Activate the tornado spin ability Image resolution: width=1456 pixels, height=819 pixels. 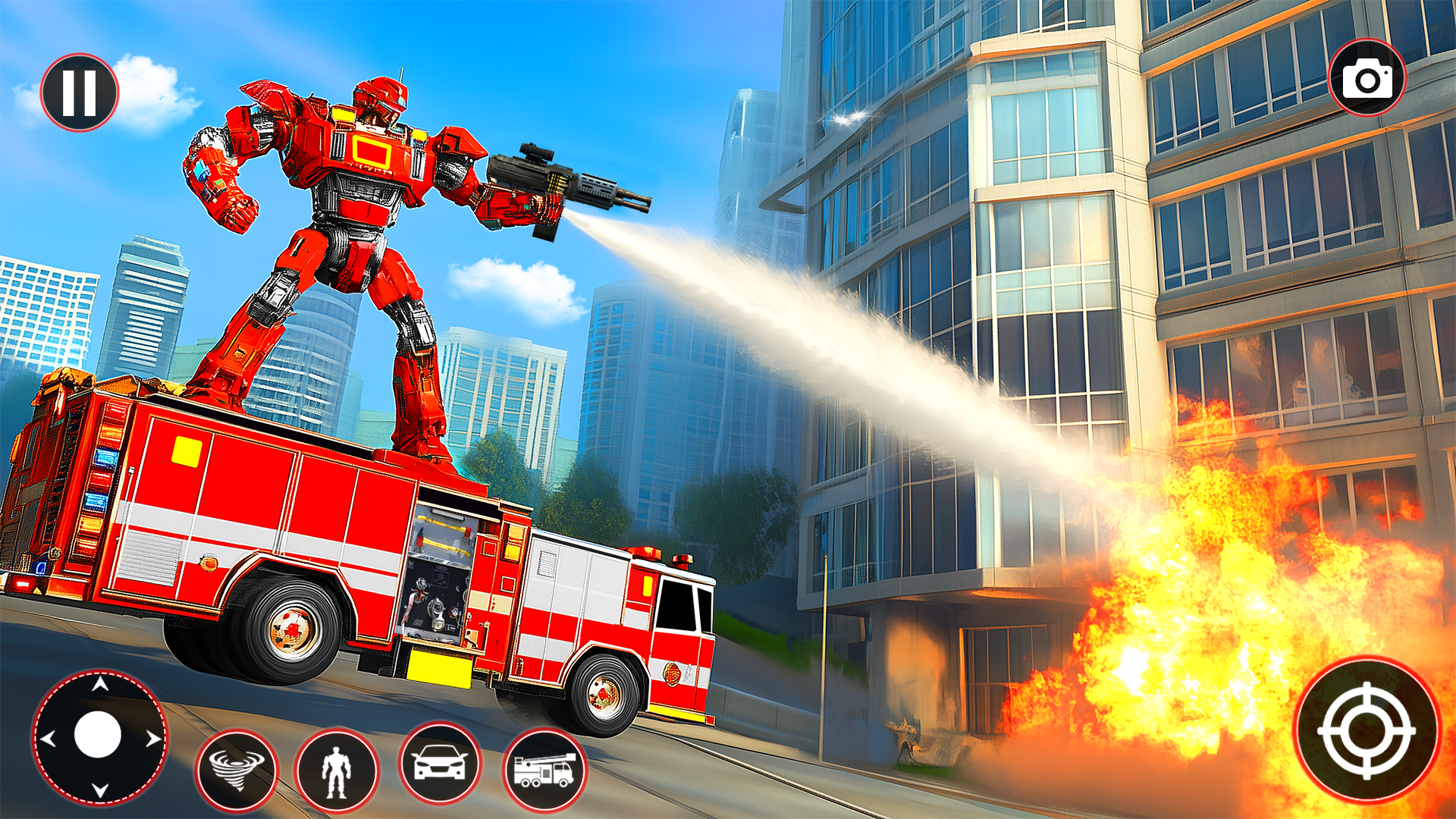[238, 770]
